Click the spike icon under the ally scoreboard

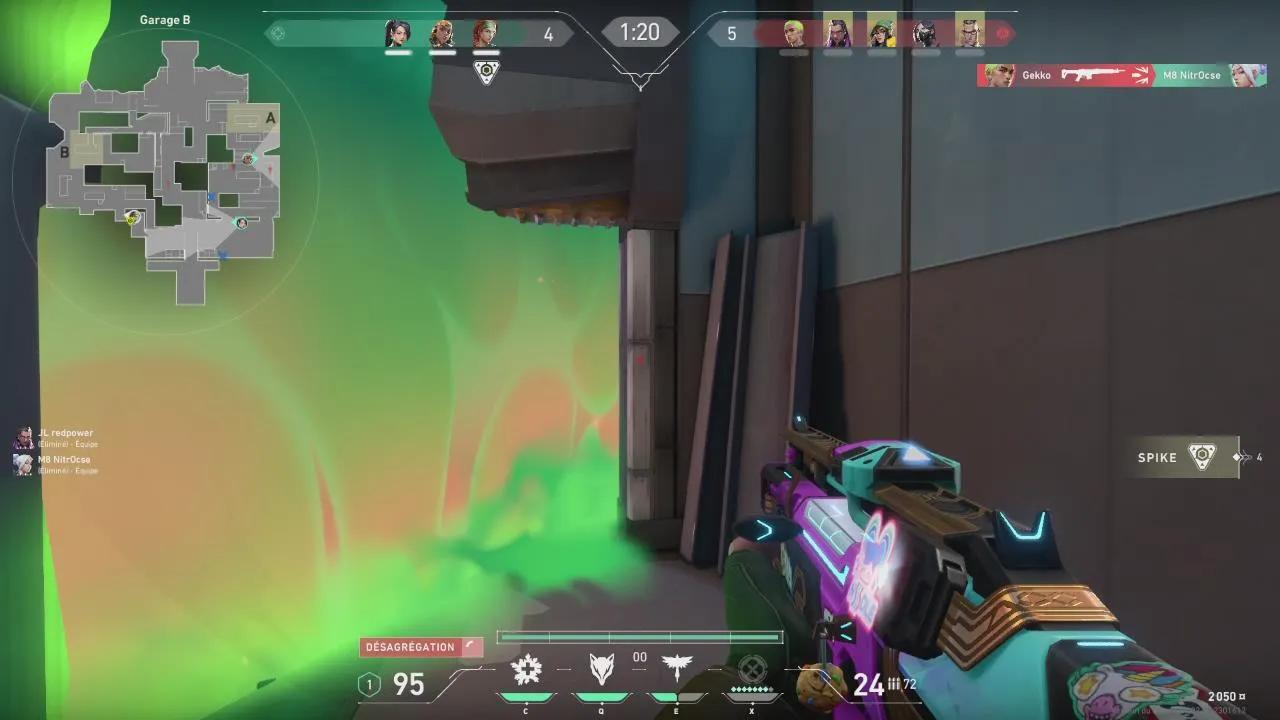tap(485, 71)
